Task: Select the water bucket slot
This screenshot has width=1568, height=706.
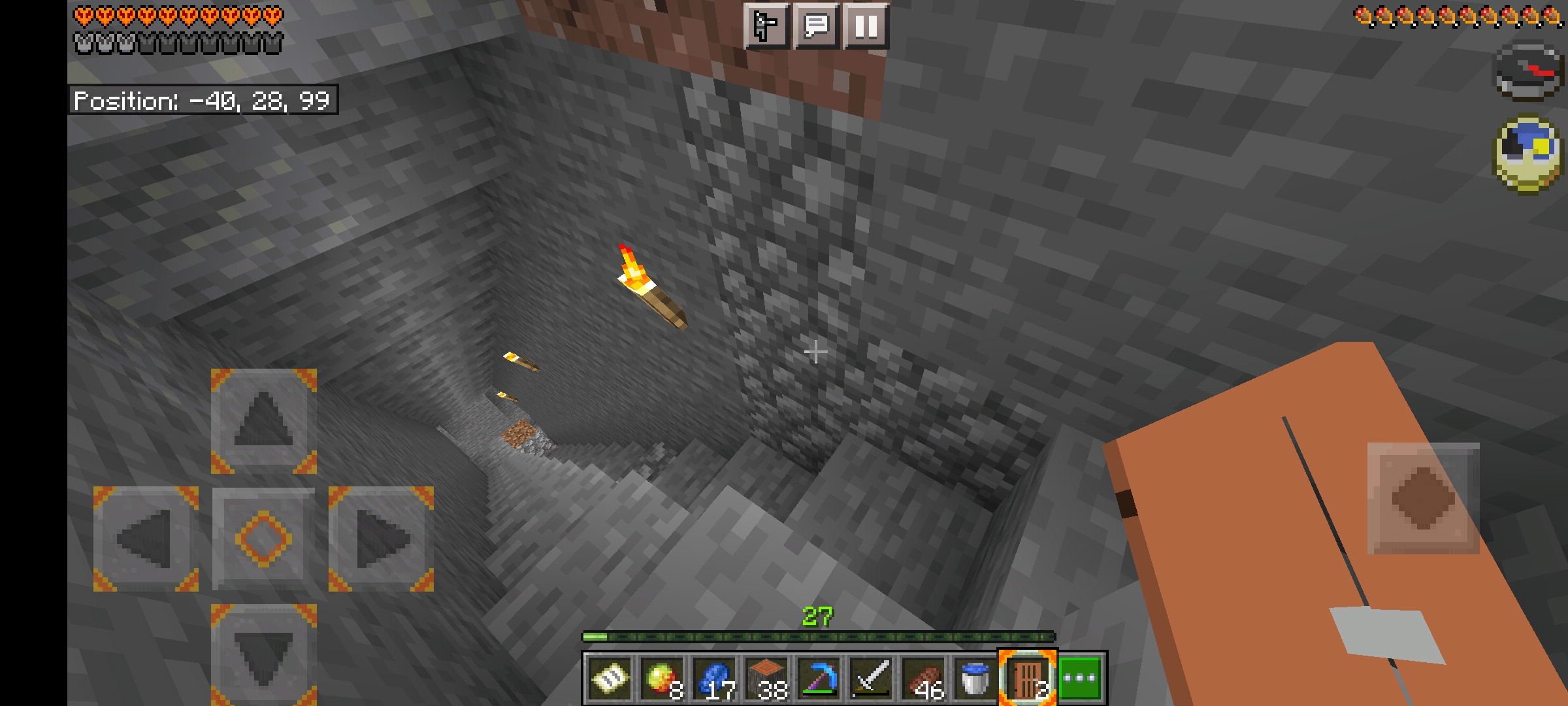Action: (x=975, y=679)
